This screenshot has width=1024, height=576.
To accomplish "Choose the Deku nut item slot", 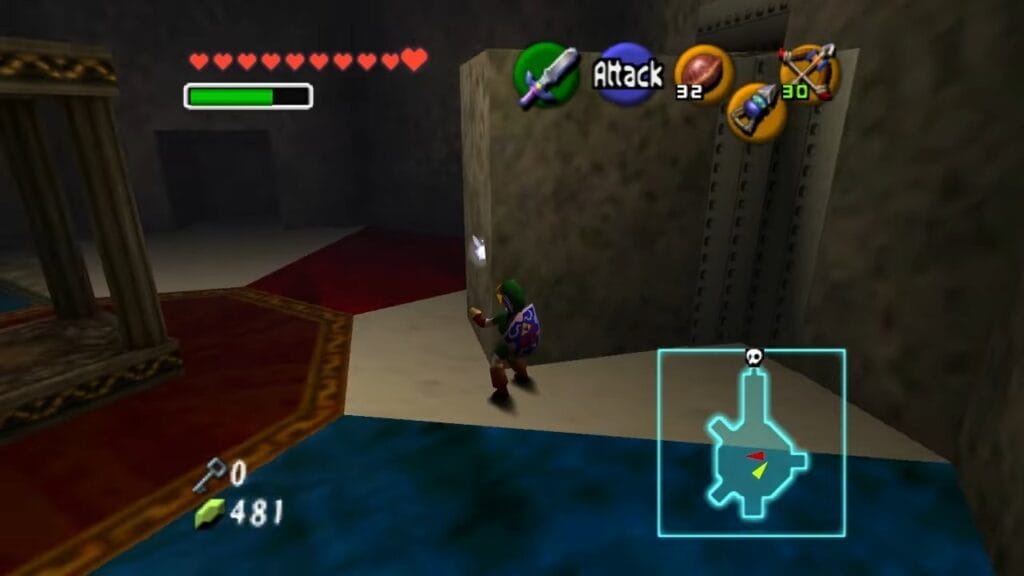I will pyautogui.click(x=703, y=73).
